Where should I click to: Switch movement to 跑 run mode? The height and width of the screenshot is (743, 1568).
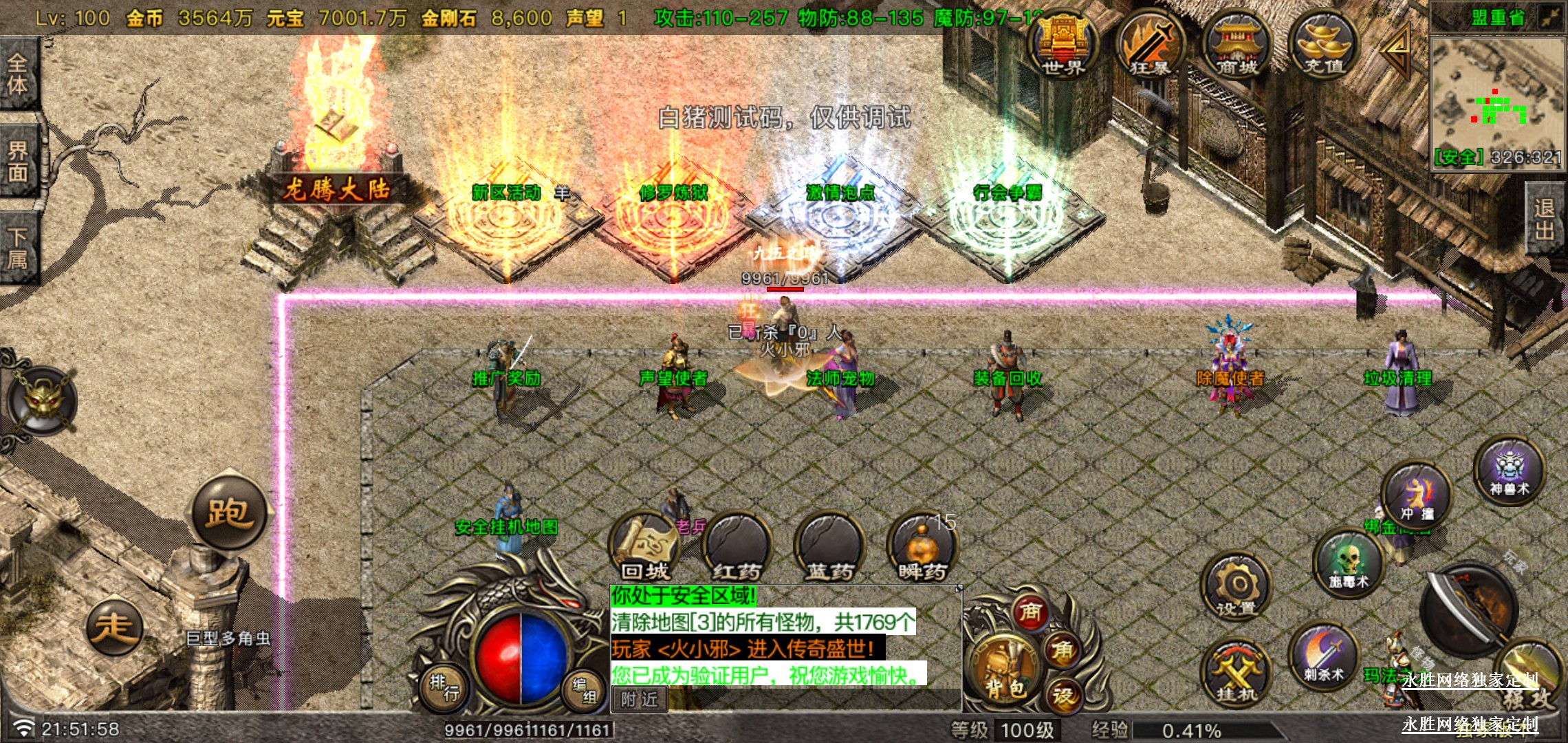228,512
